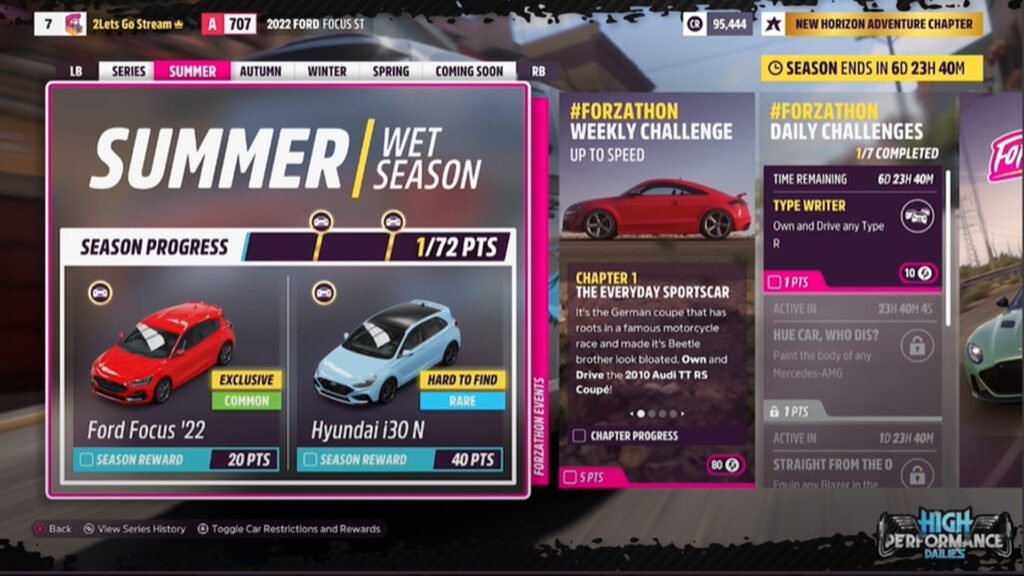
Task: Select the Type Writer daily challenge
Action: coord(853,228)
